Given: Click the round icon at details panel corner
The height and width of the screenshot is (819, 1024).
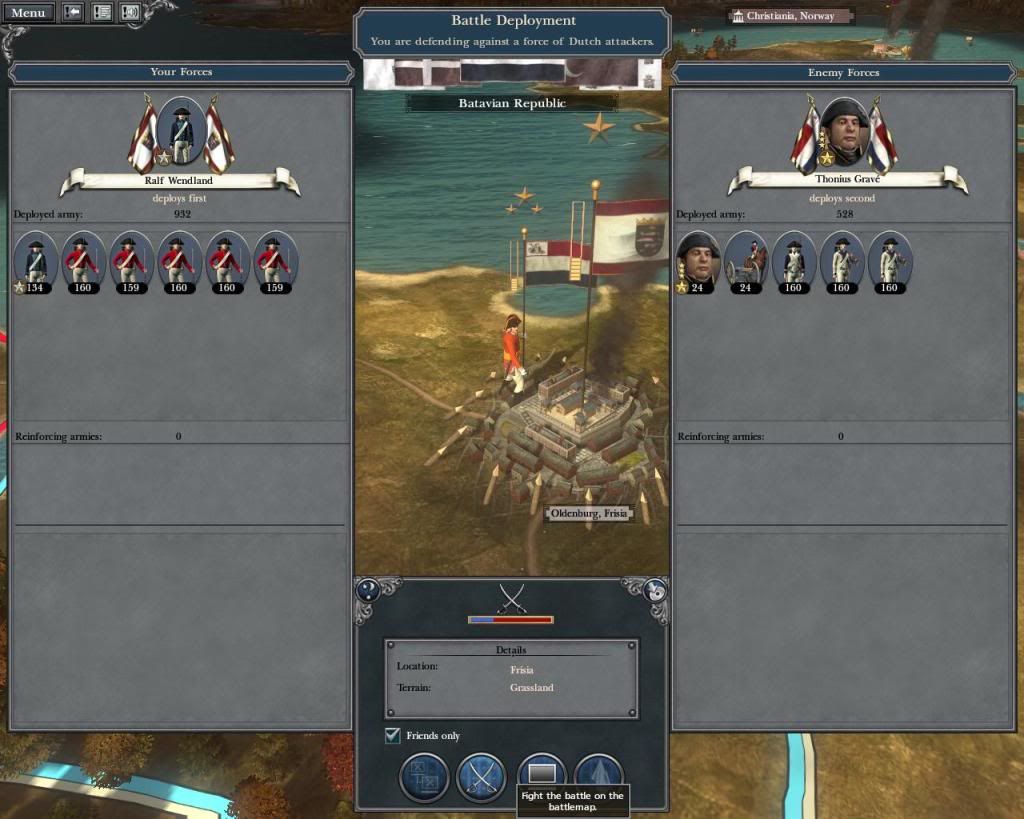Looking at the screenshot, I should [x=656, y=590].
